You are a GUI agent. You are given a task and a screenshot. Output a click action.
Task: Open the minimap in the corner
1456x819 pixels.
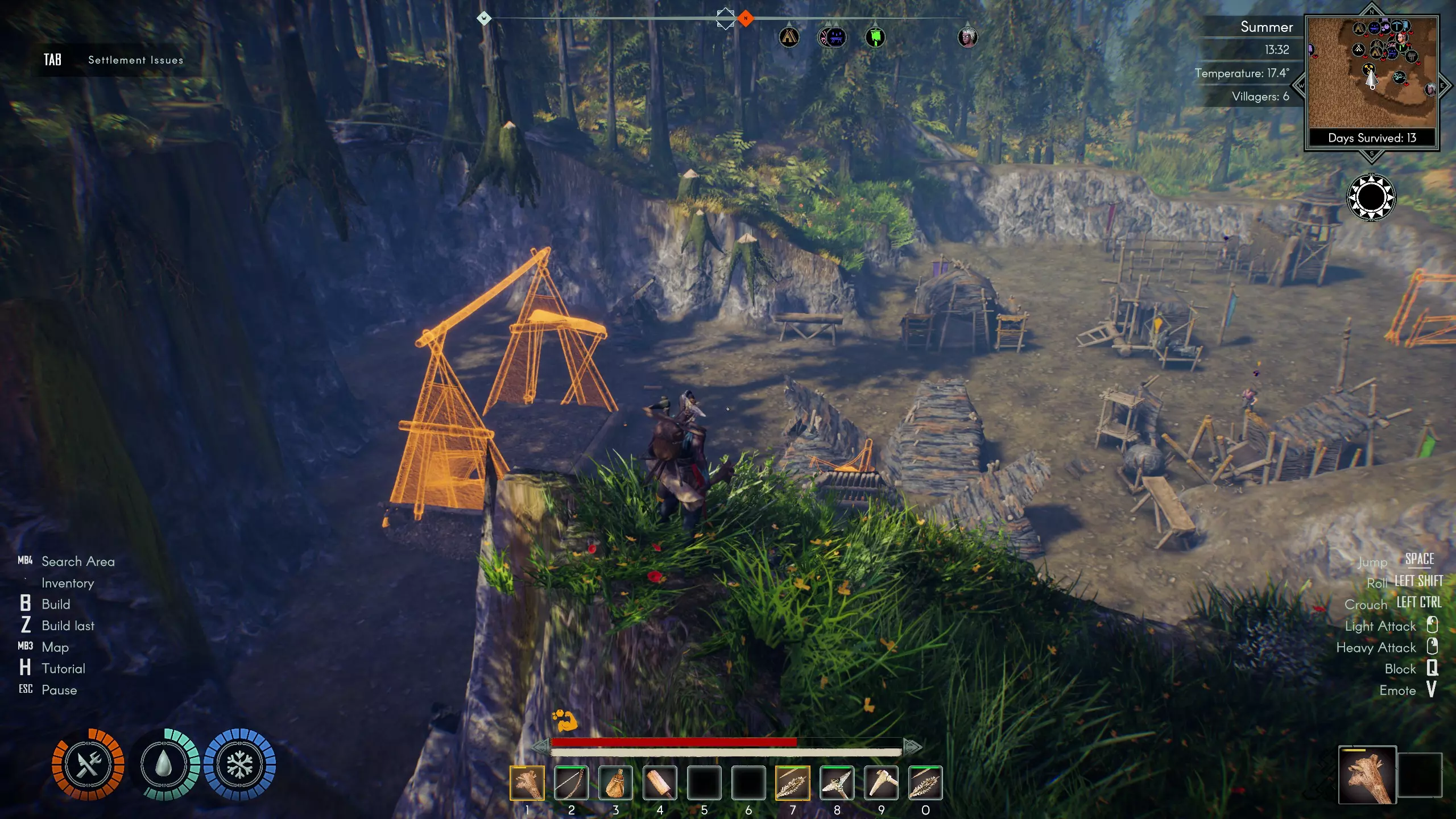click(1372, 73)
